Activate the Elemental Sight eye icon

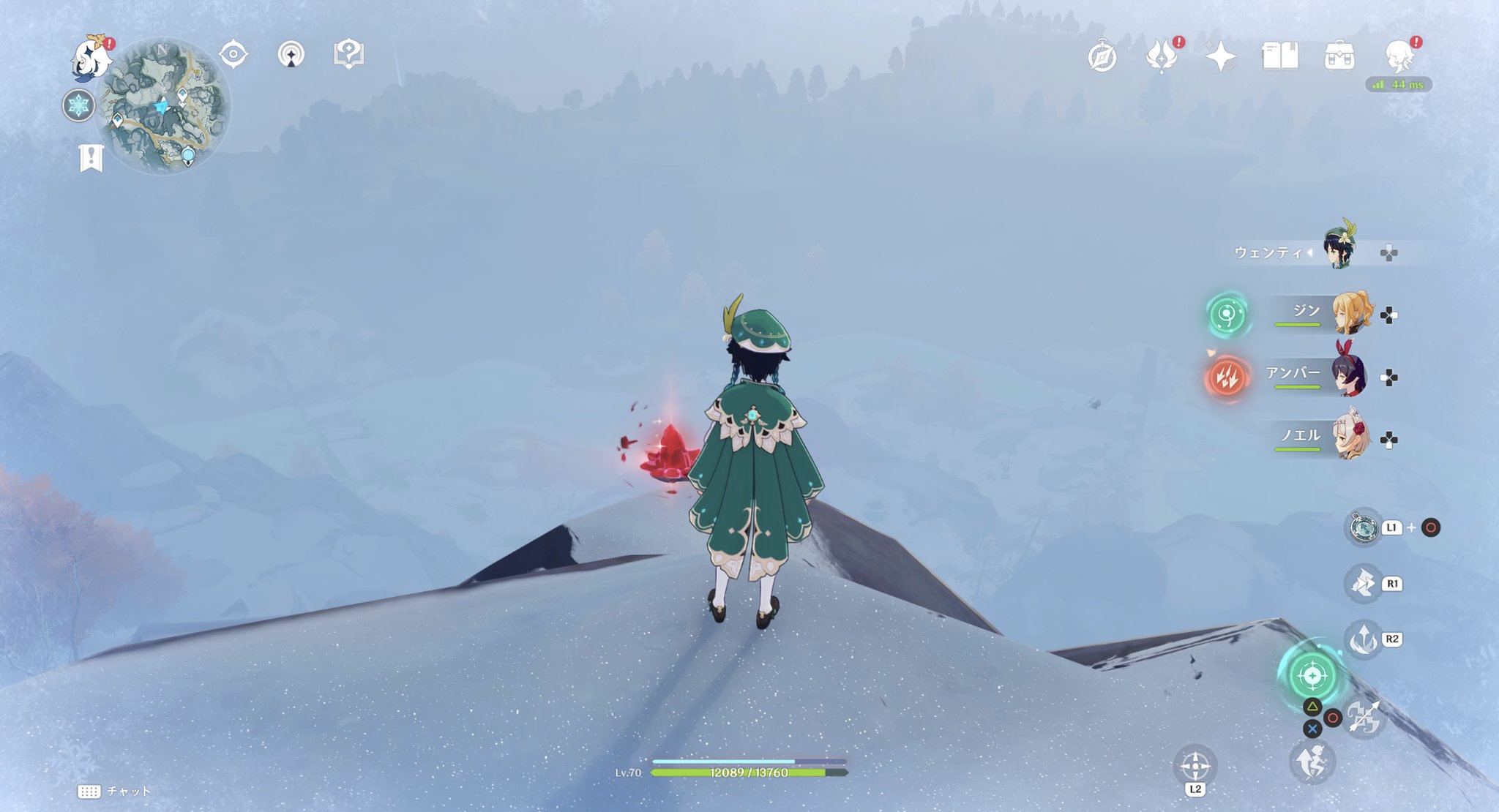pyautogui.click(x=233, y=53)
